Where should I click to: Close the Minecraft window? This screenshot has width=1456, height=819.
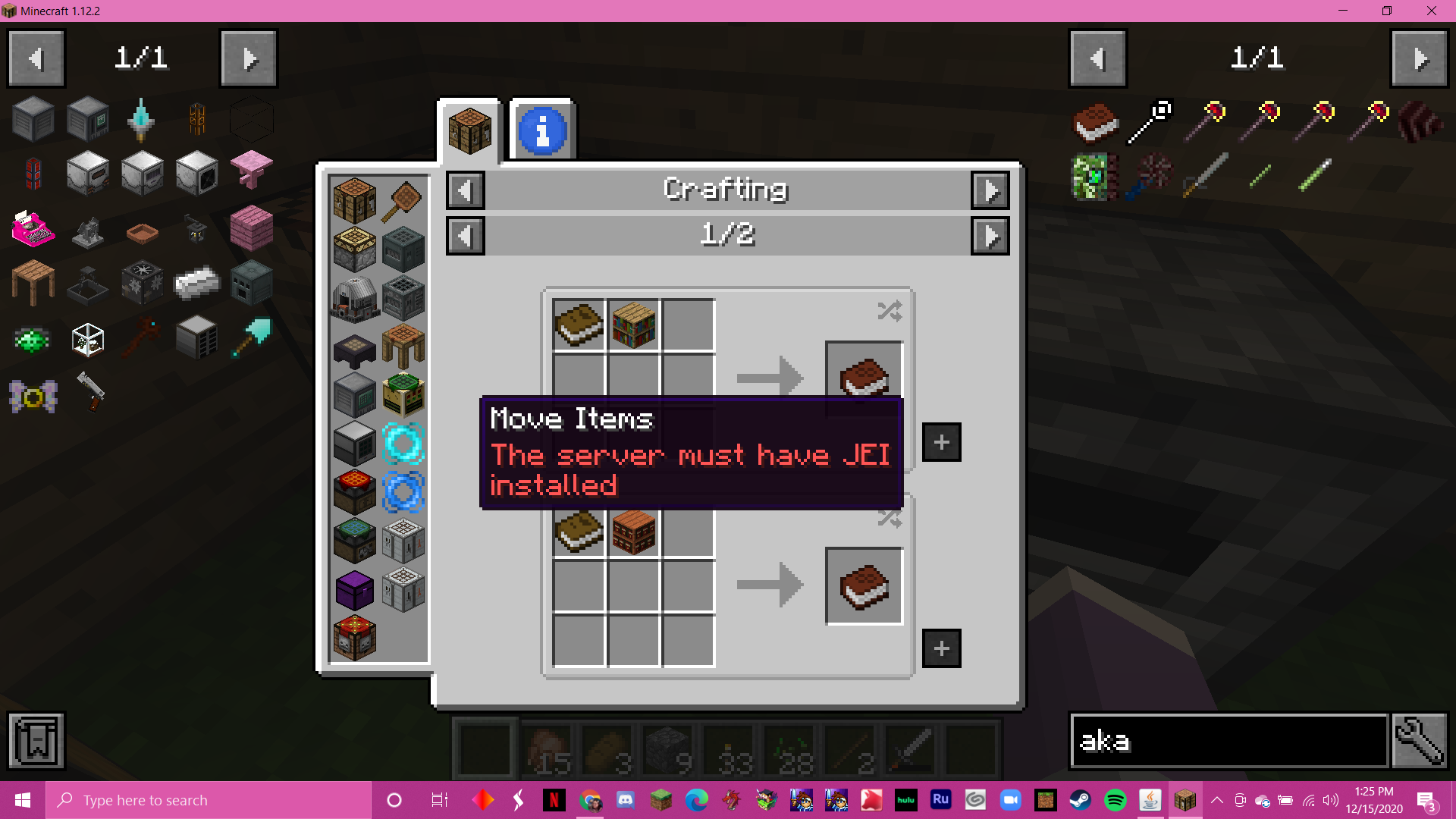point(1431,11)
